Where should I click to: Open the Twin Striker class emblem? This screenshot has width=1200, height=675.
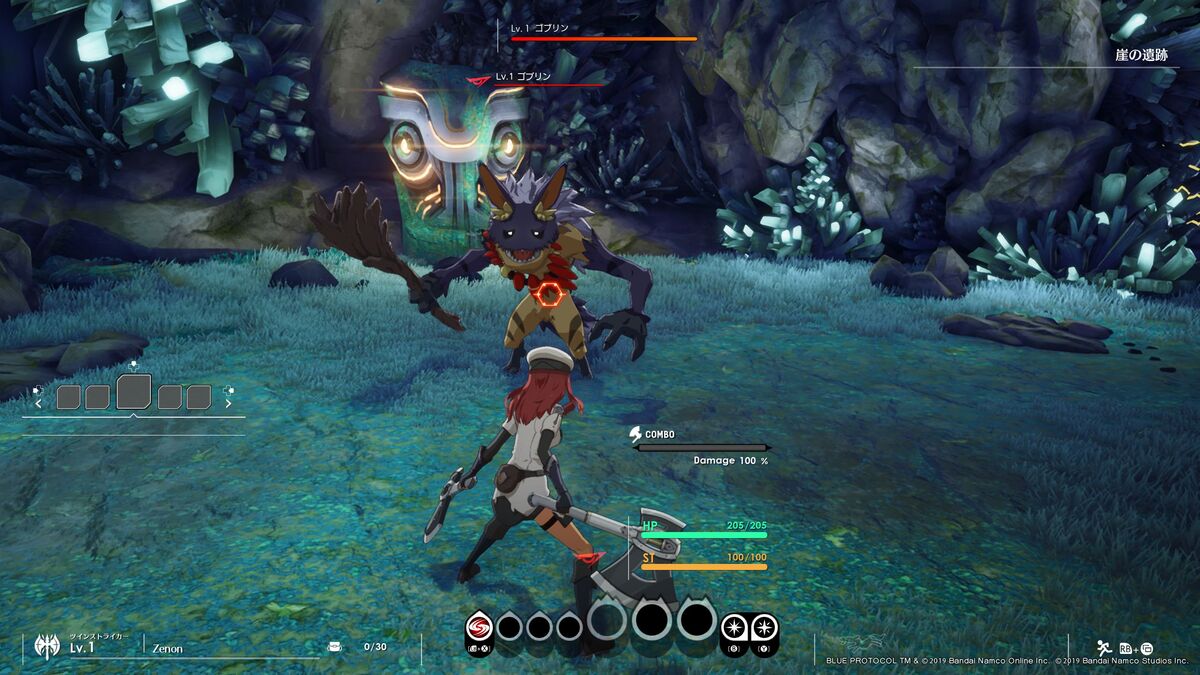[x=46, y=646]
